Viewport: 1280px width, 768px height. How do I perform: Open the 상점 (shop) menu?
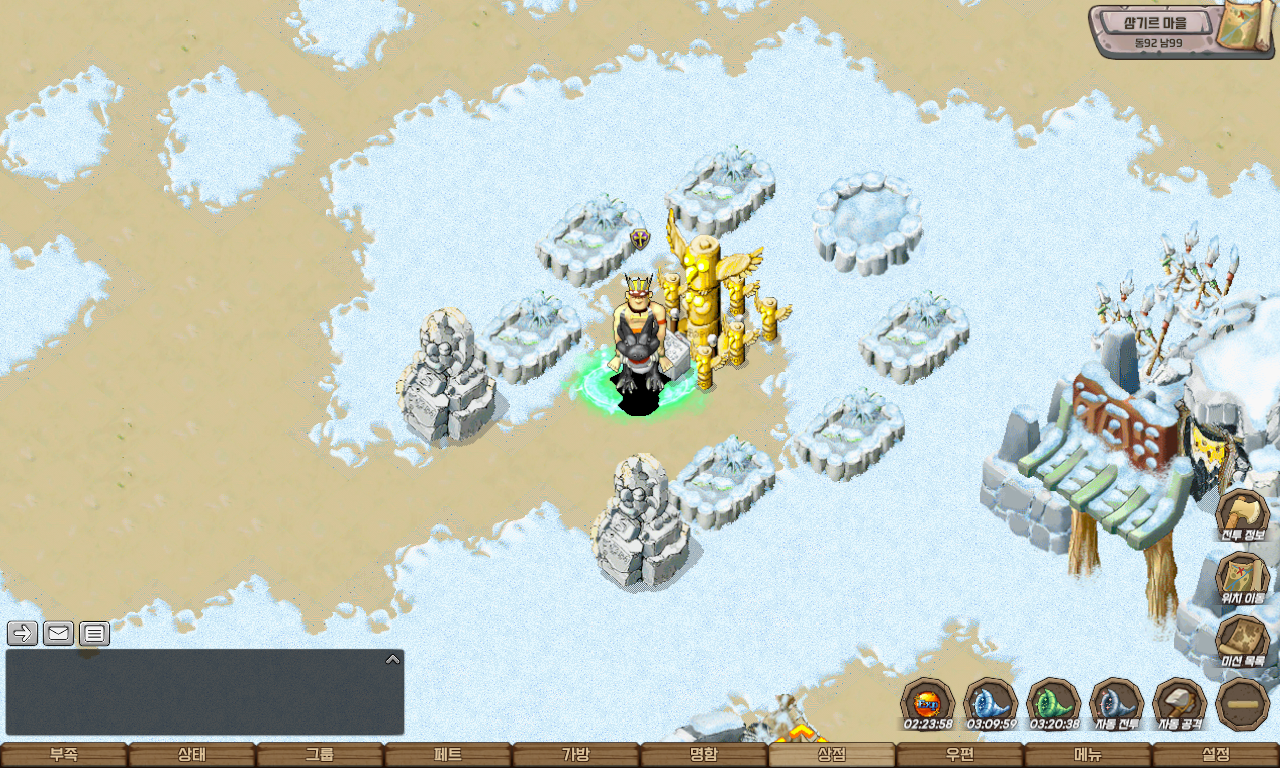[x=832, y=755]
